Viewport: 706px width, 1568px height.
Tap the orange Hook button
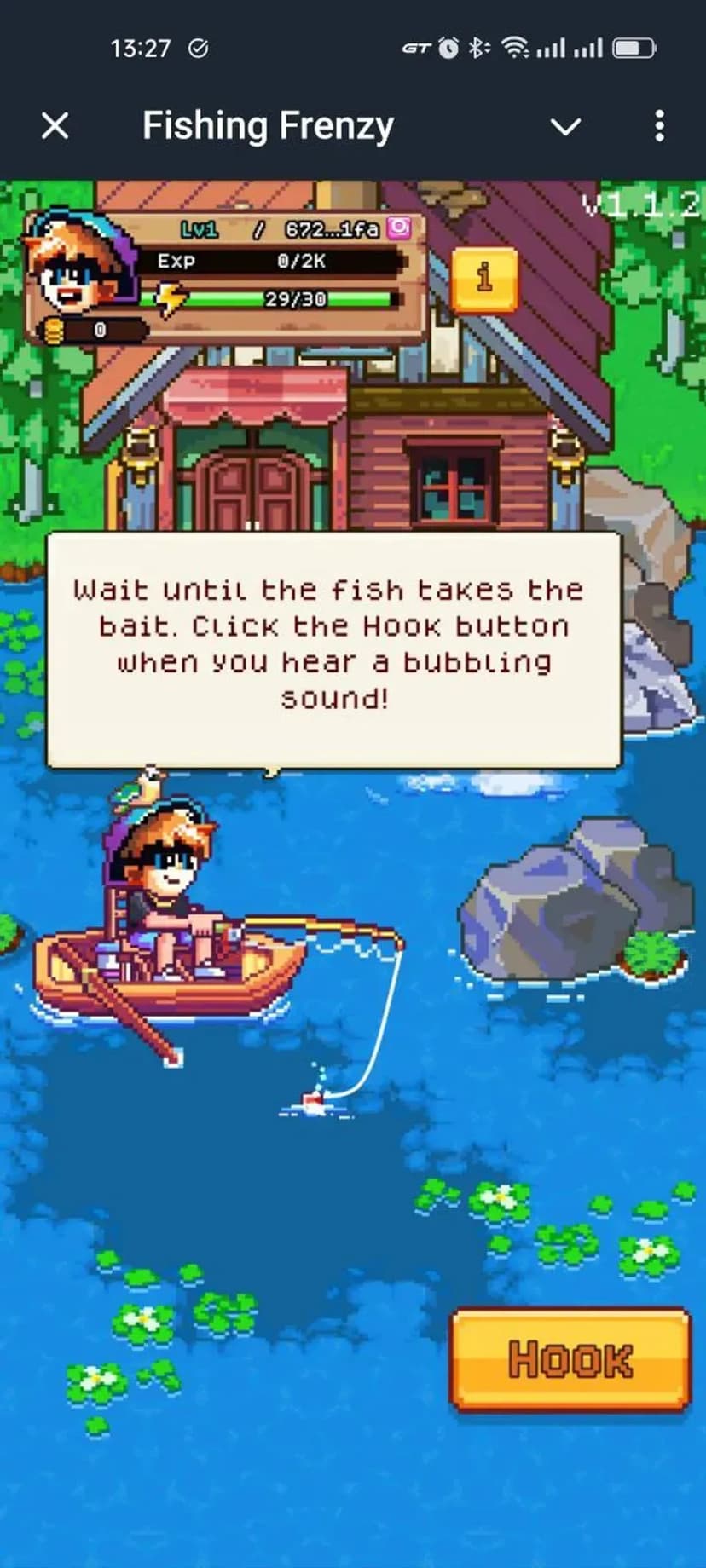pyautogui.click(x=570, y=1358)
